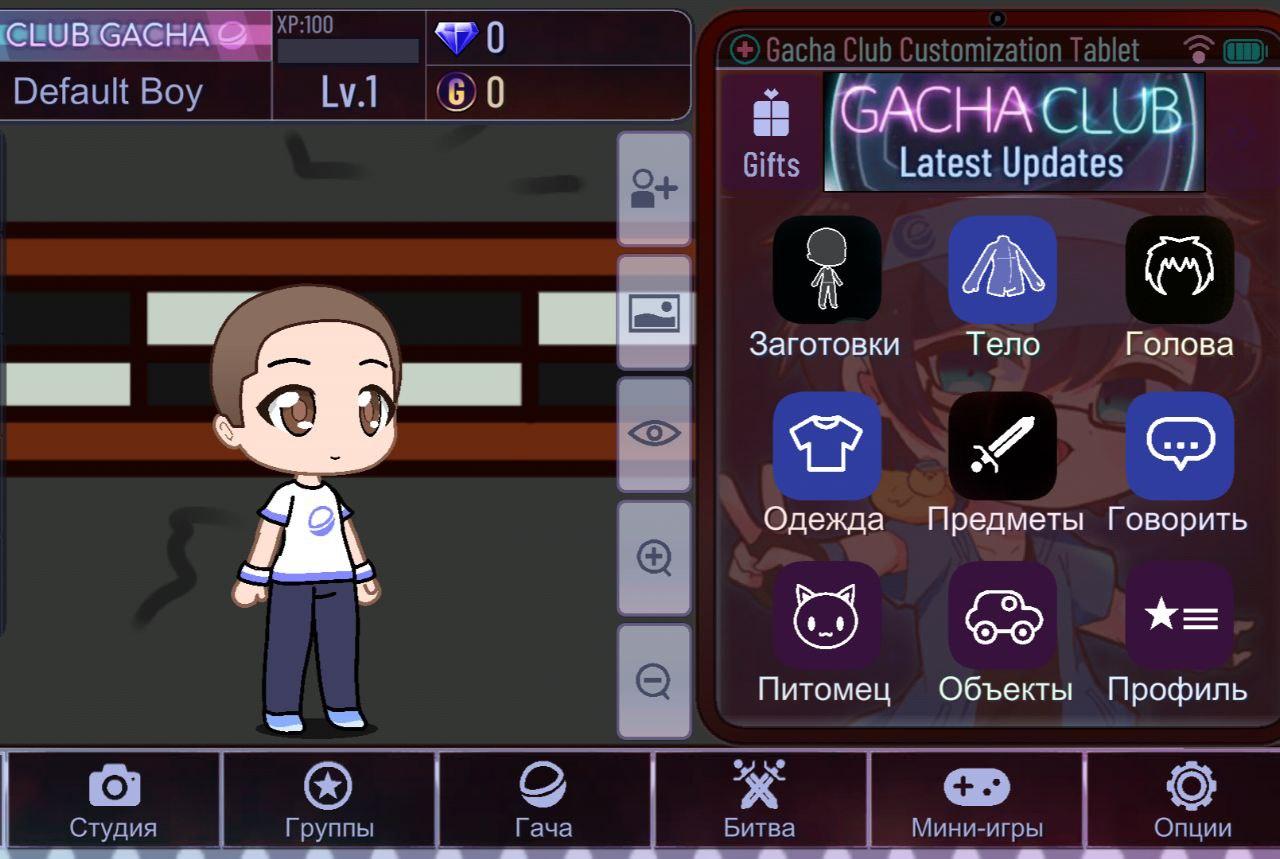Click the add character icon
Viewport: 1280px width, 859px height.
(x=654, y=186)
